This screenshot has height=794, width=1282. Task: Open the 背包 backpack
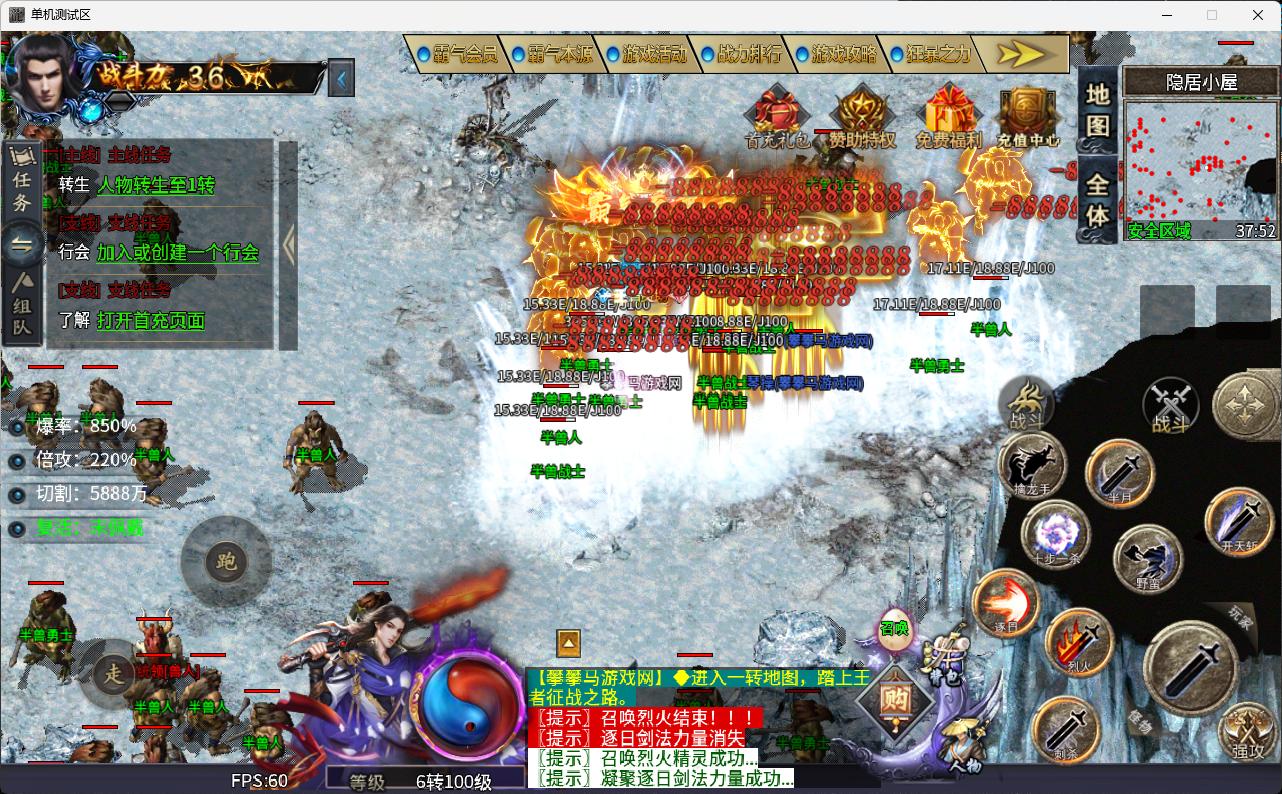(x=945, y=655)
